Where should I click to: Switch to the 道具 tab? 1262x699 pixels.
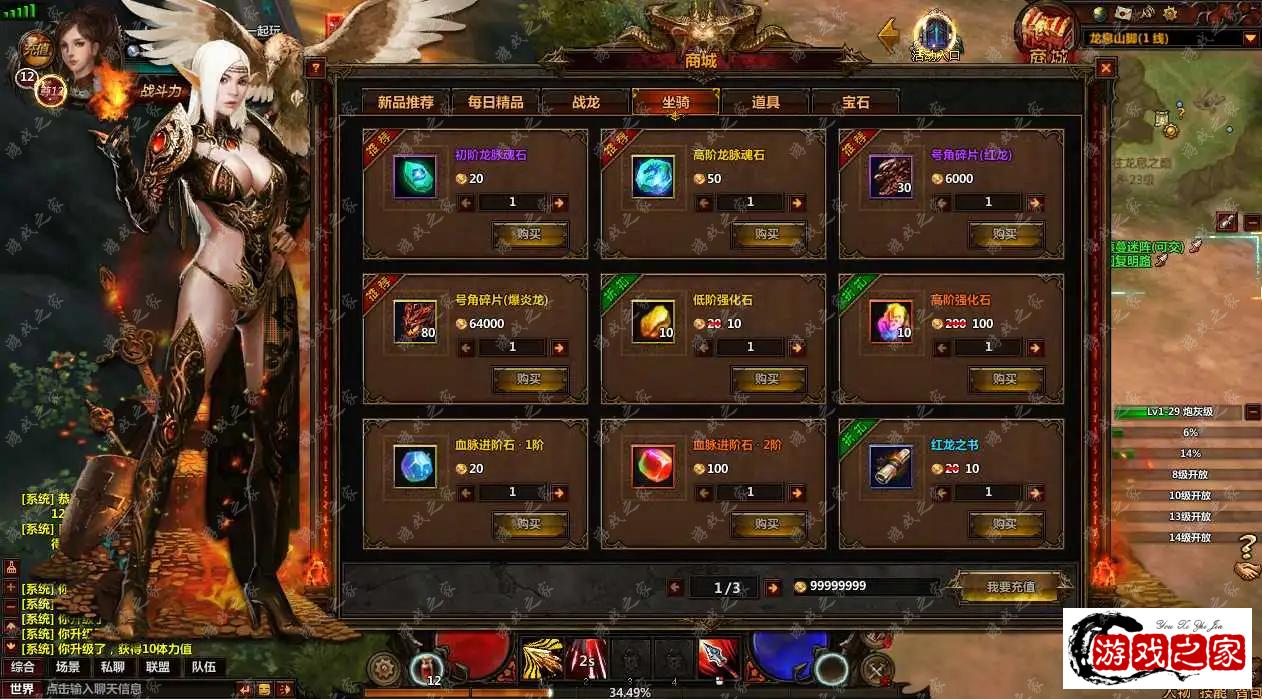click(x=765, y=102)
